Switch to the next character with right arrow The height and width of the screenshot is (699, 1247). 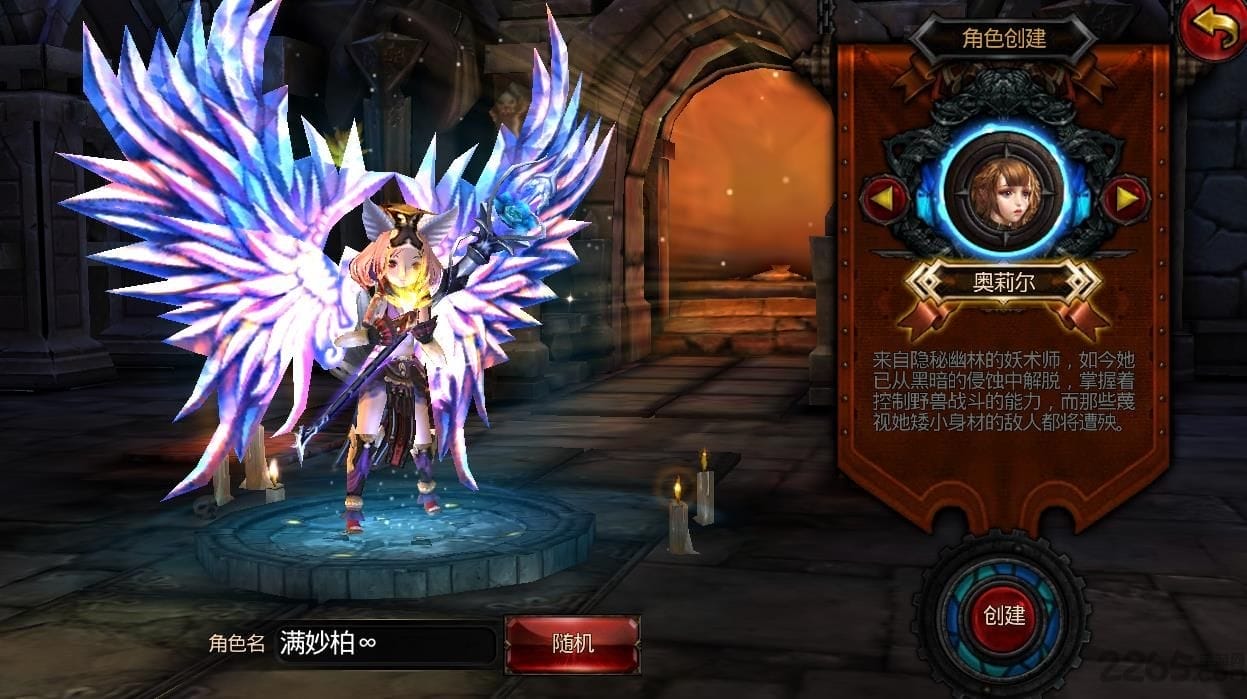(1125, 199)
